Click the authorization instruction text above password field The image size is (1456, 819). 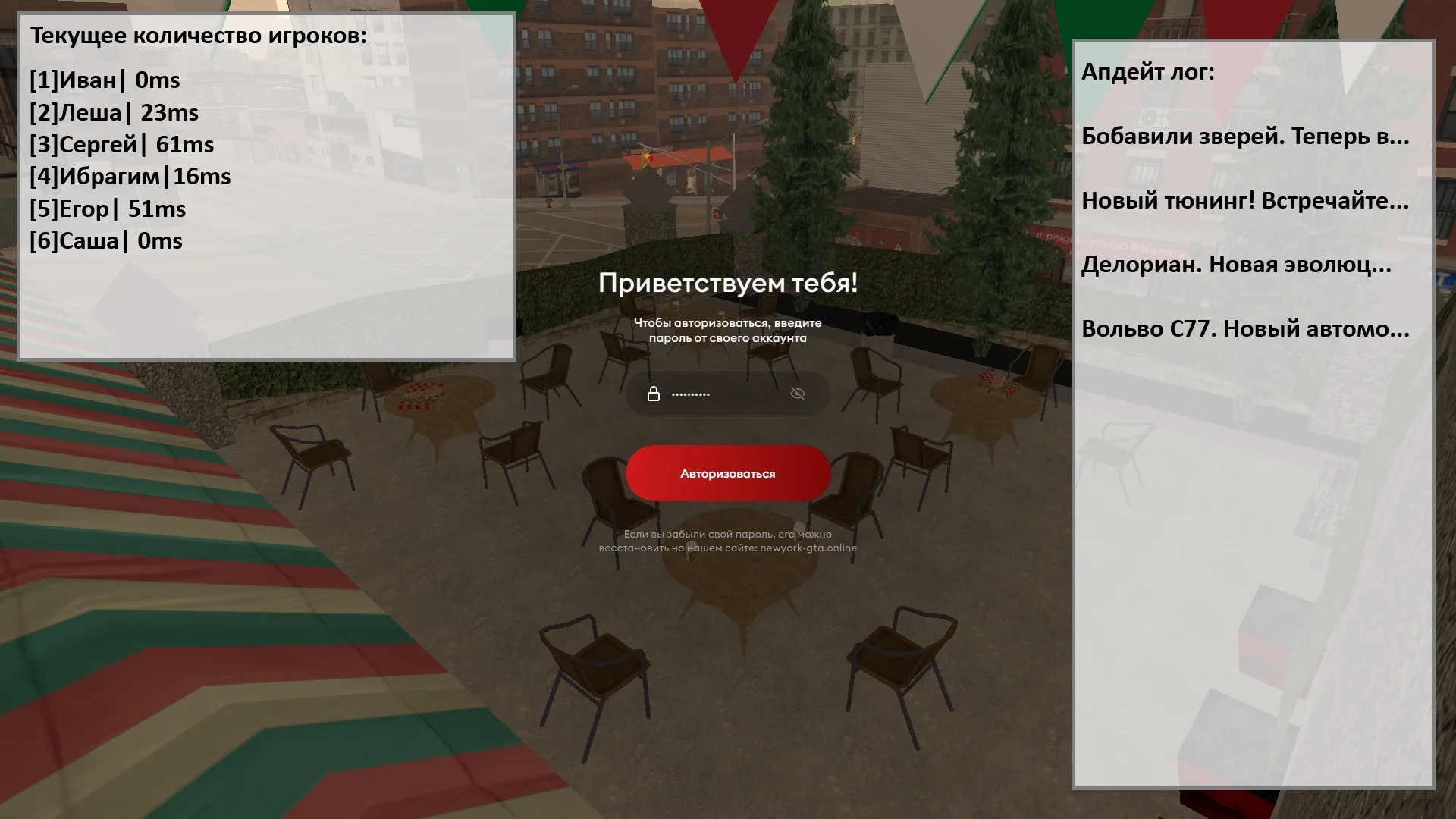point(726,331)
